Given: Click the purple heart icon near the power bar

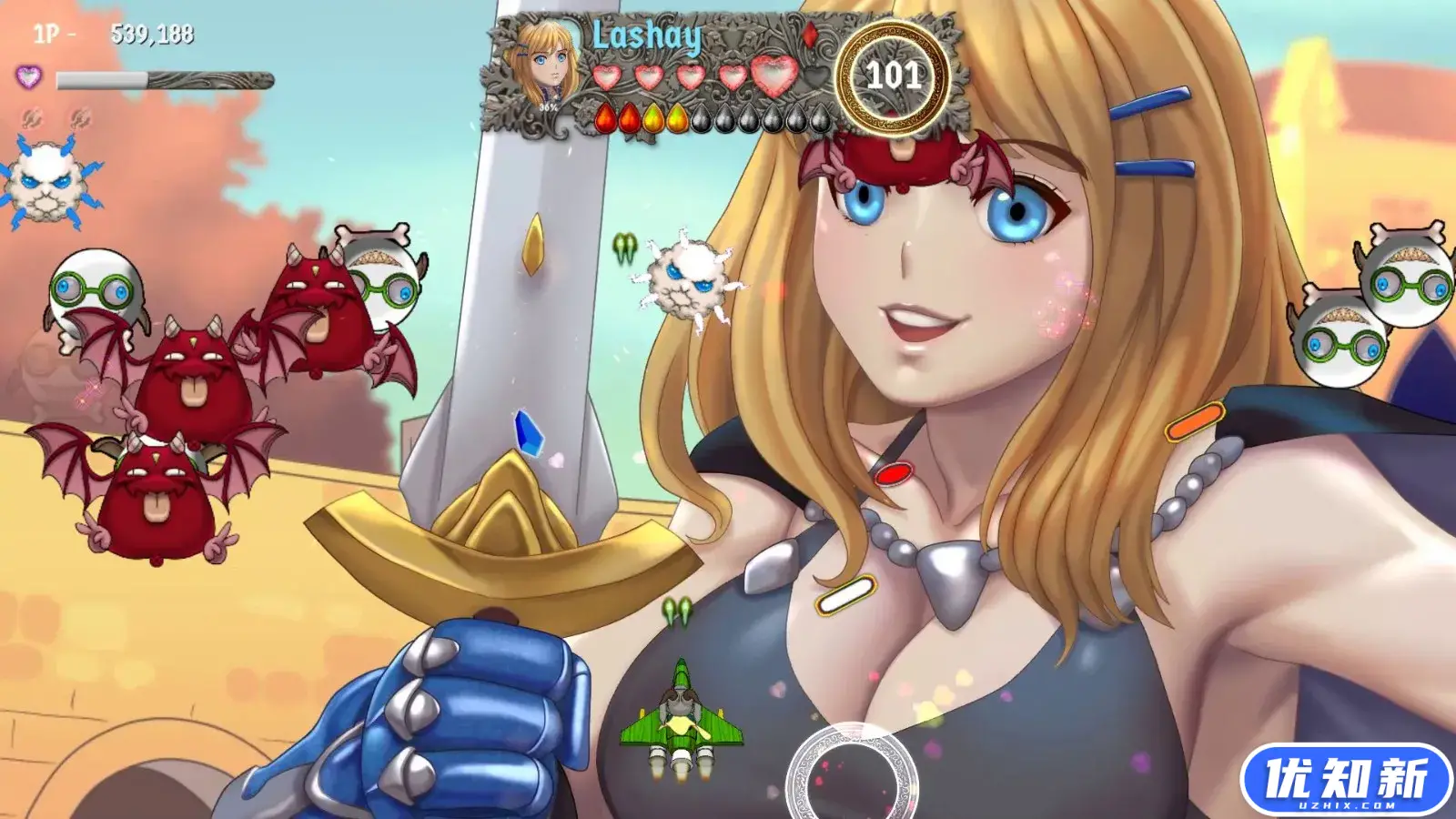Looking at the screenshot, I should coord(28,77).
